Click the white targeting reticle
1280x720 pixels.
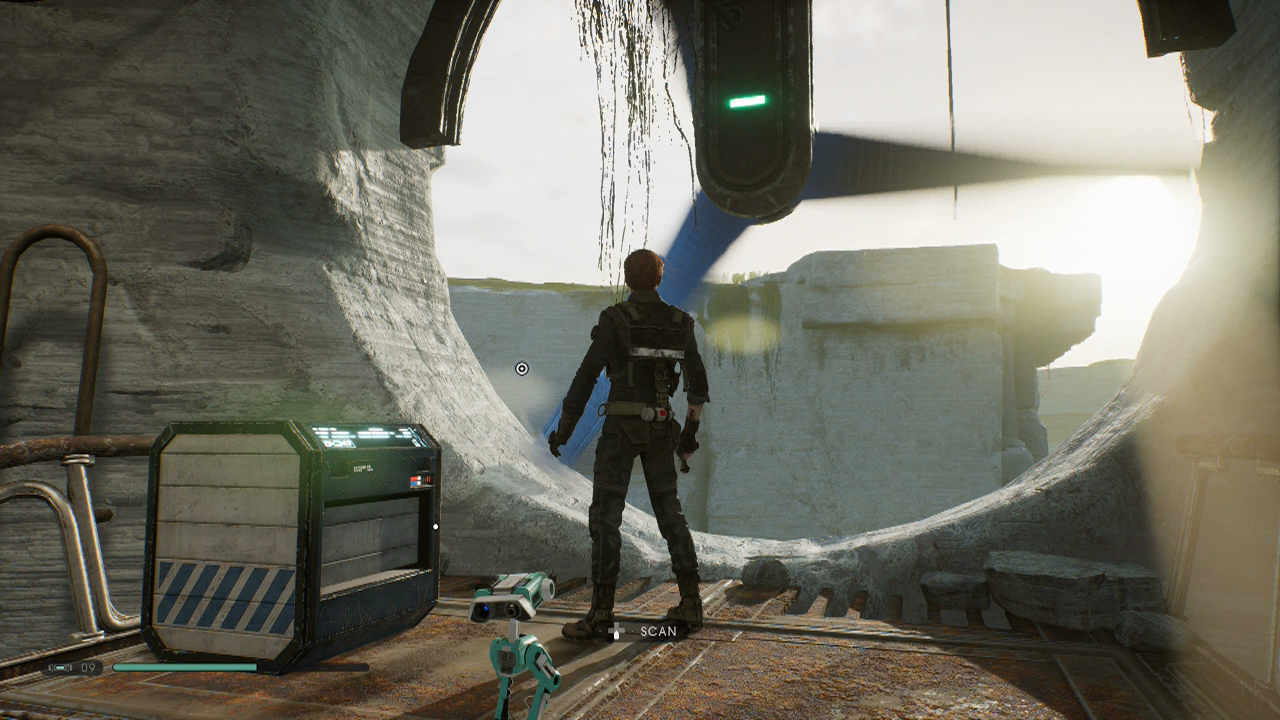tap(519, 369)
